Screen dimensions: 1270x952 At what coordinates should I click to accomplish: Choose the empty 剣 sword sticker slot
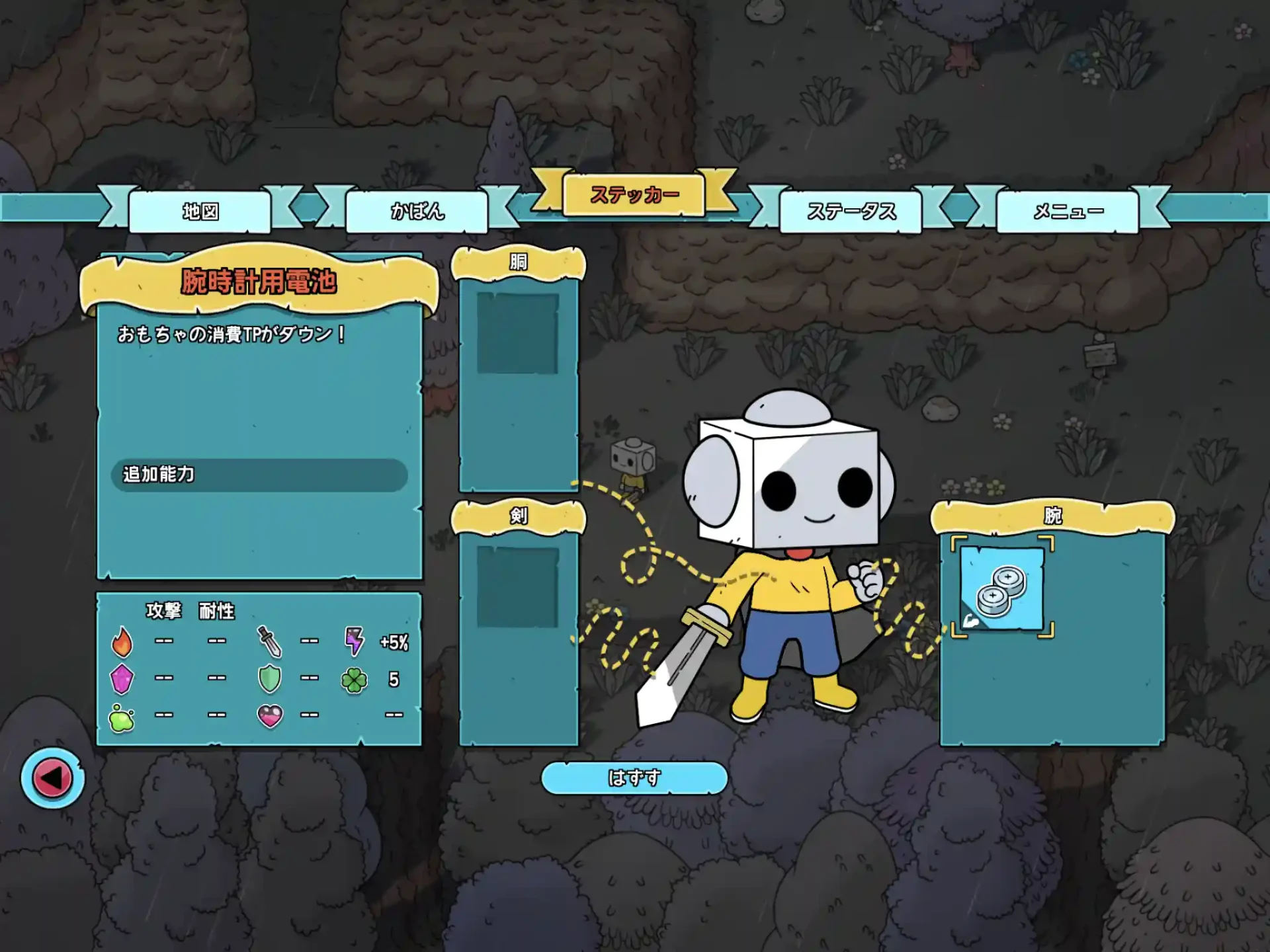(518, 587)
